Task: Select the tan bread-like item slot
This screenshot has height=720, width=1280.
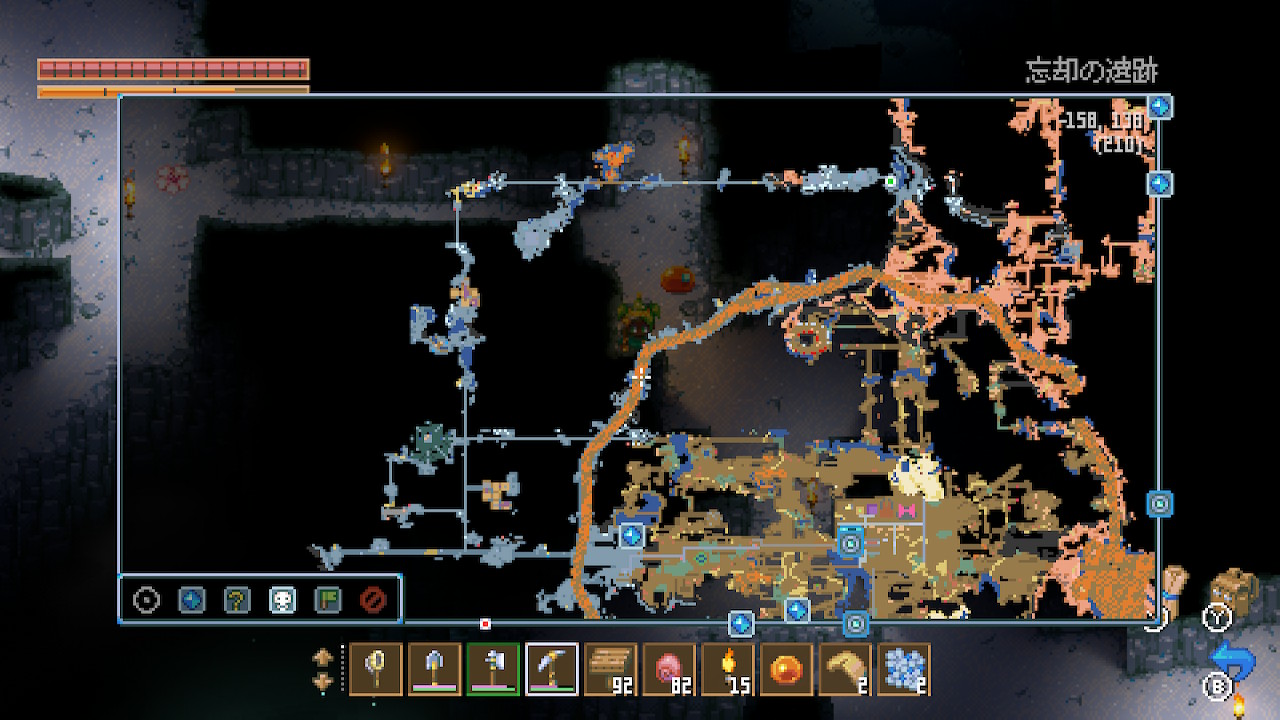Action: click(845, 669)
